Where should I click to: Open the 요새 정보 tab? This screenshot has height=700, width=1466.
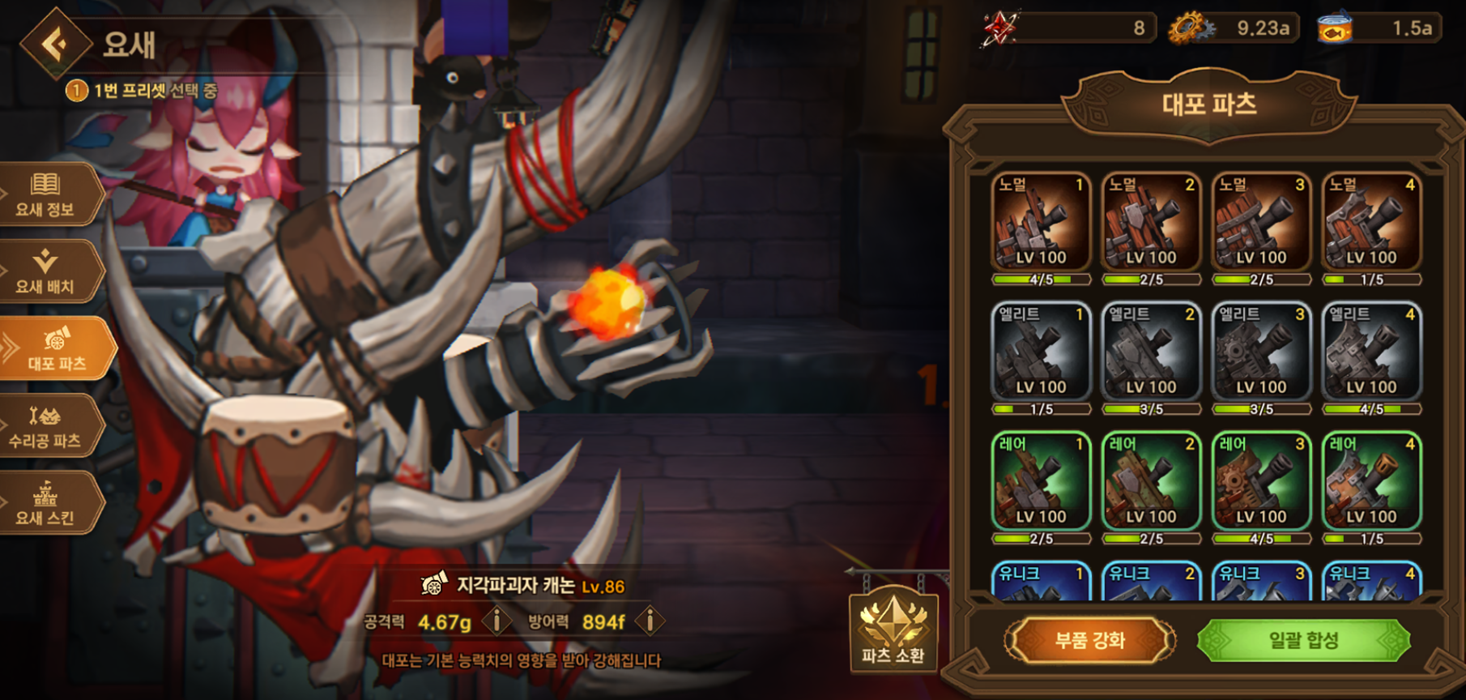(x=48, y=195)
